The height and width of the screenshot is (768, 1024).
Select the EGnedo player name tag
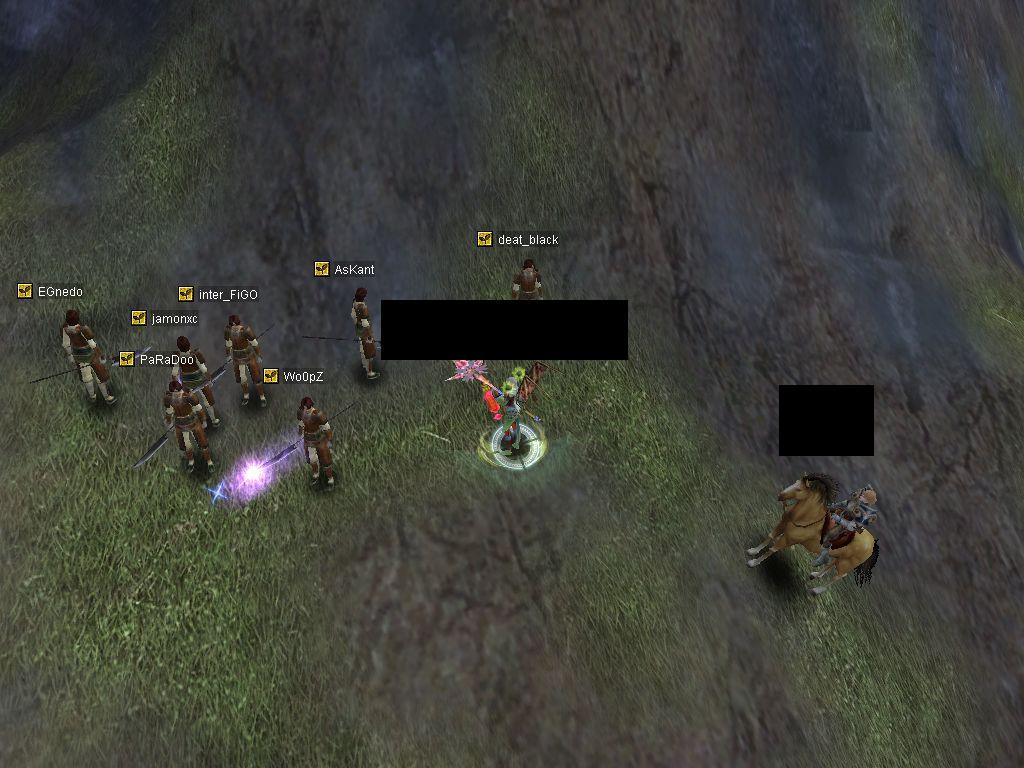[x=59, y=292]
